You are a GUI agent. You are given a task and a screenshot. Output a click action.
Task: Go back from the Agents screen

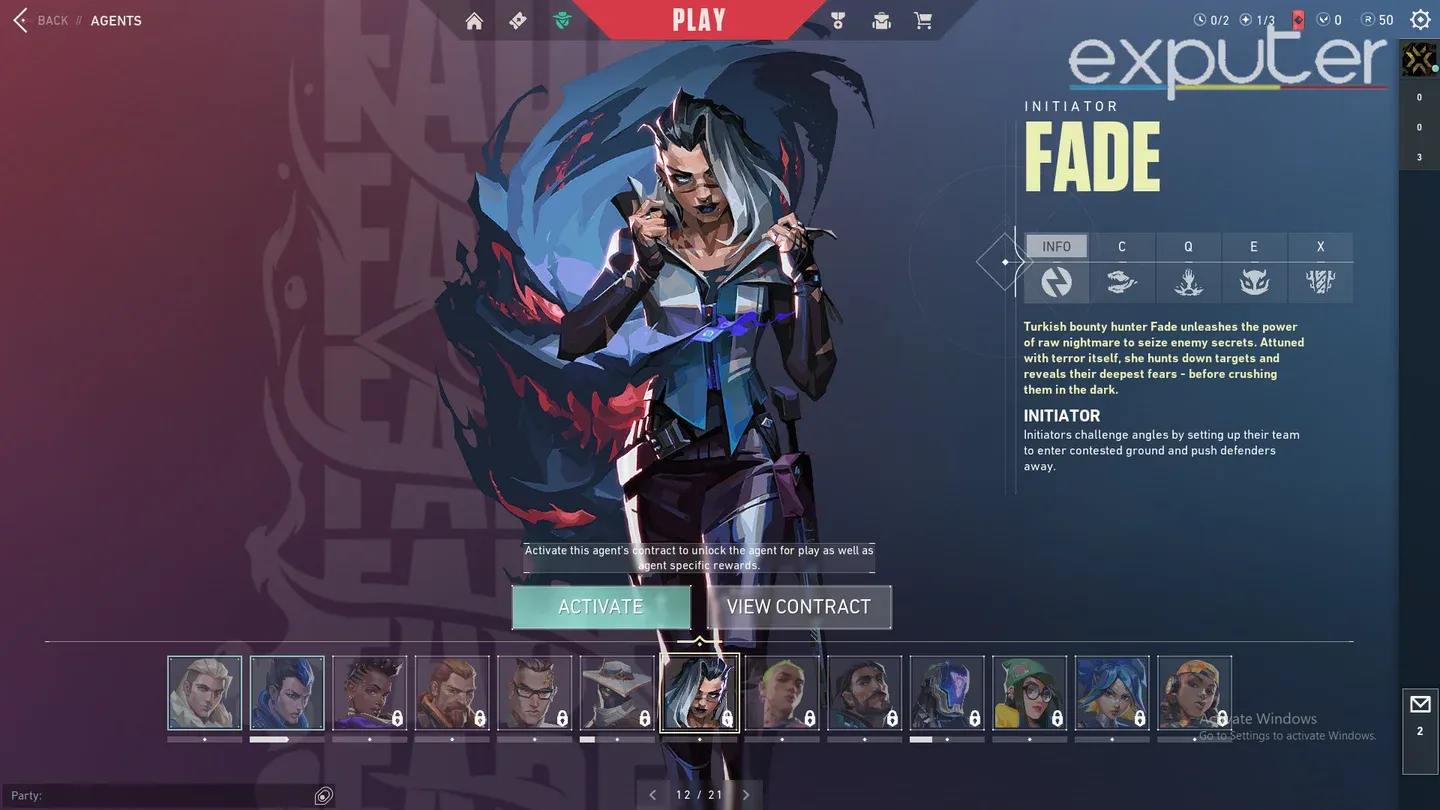click(40, 20)
